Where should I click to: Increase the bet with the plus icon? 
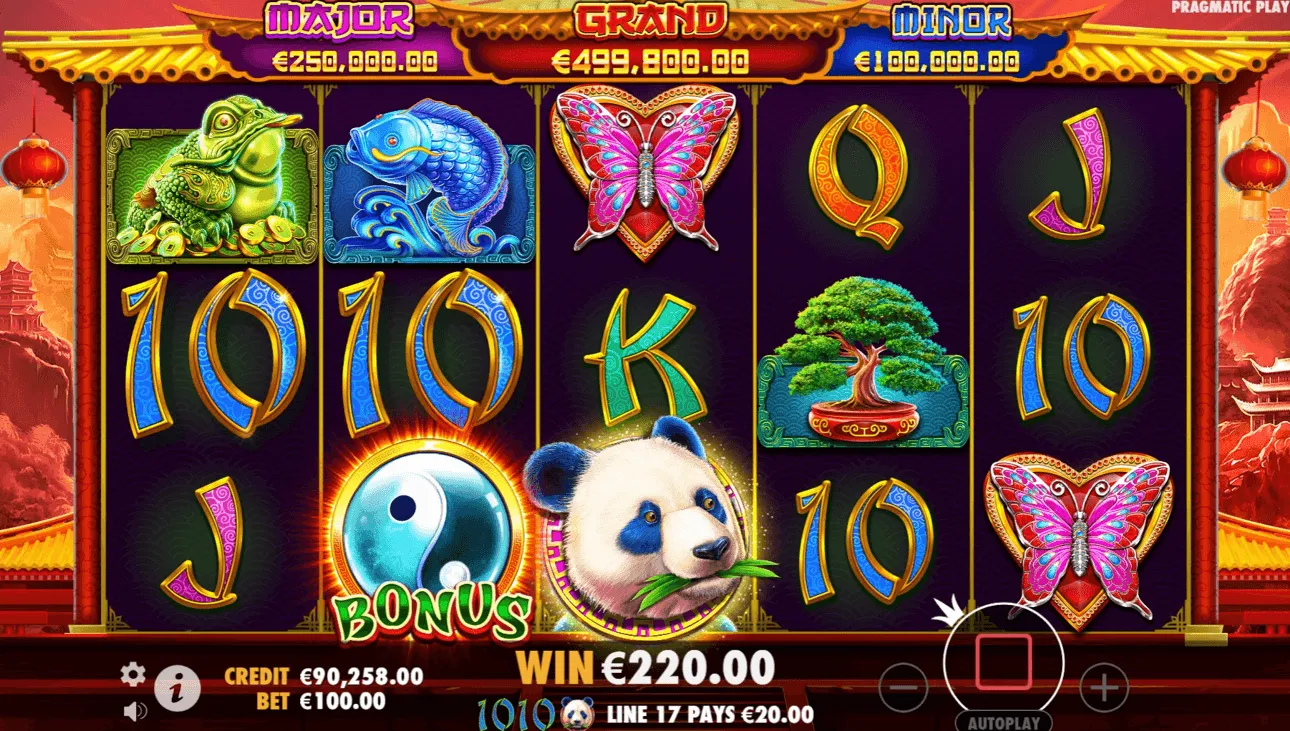[x=1103, y=689]
